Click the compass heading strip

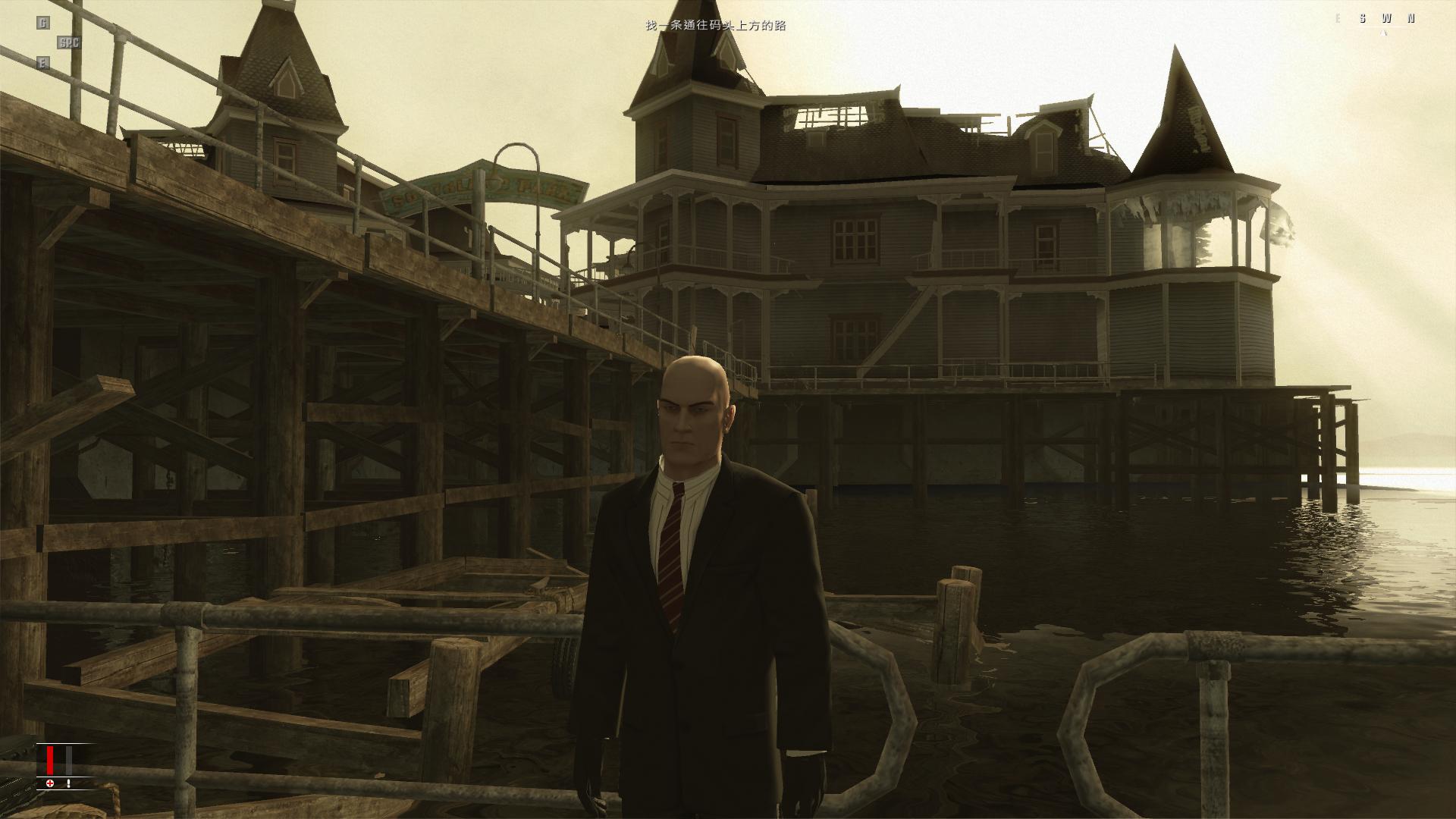[1374, 19]
